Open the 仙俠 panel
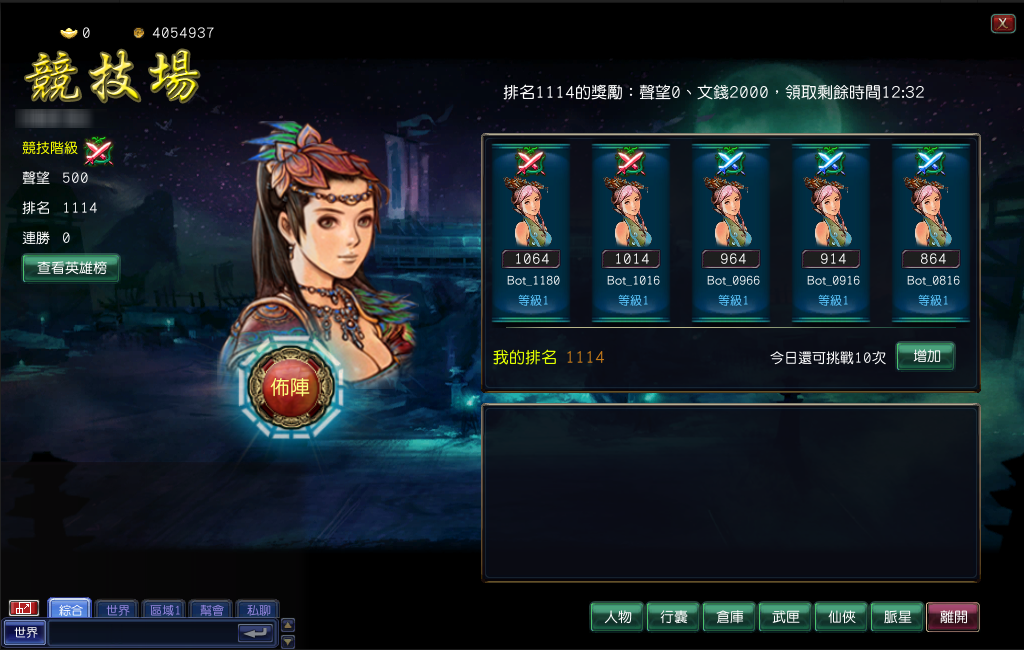Viewport: 1024px width, 650px height. (x=841, y=617)
